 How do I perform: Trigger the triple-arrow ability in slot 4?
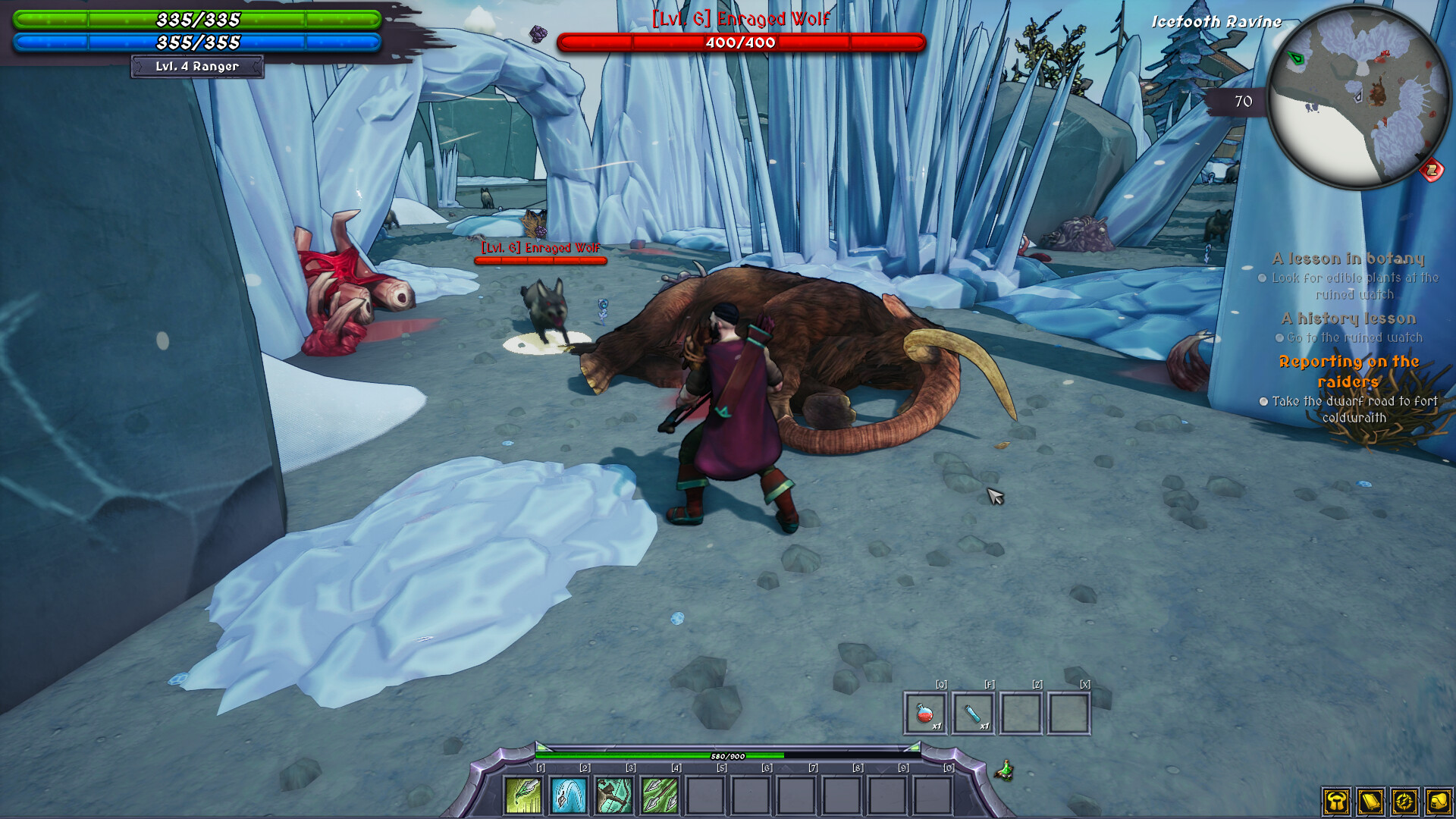click(x=658, y=795)
